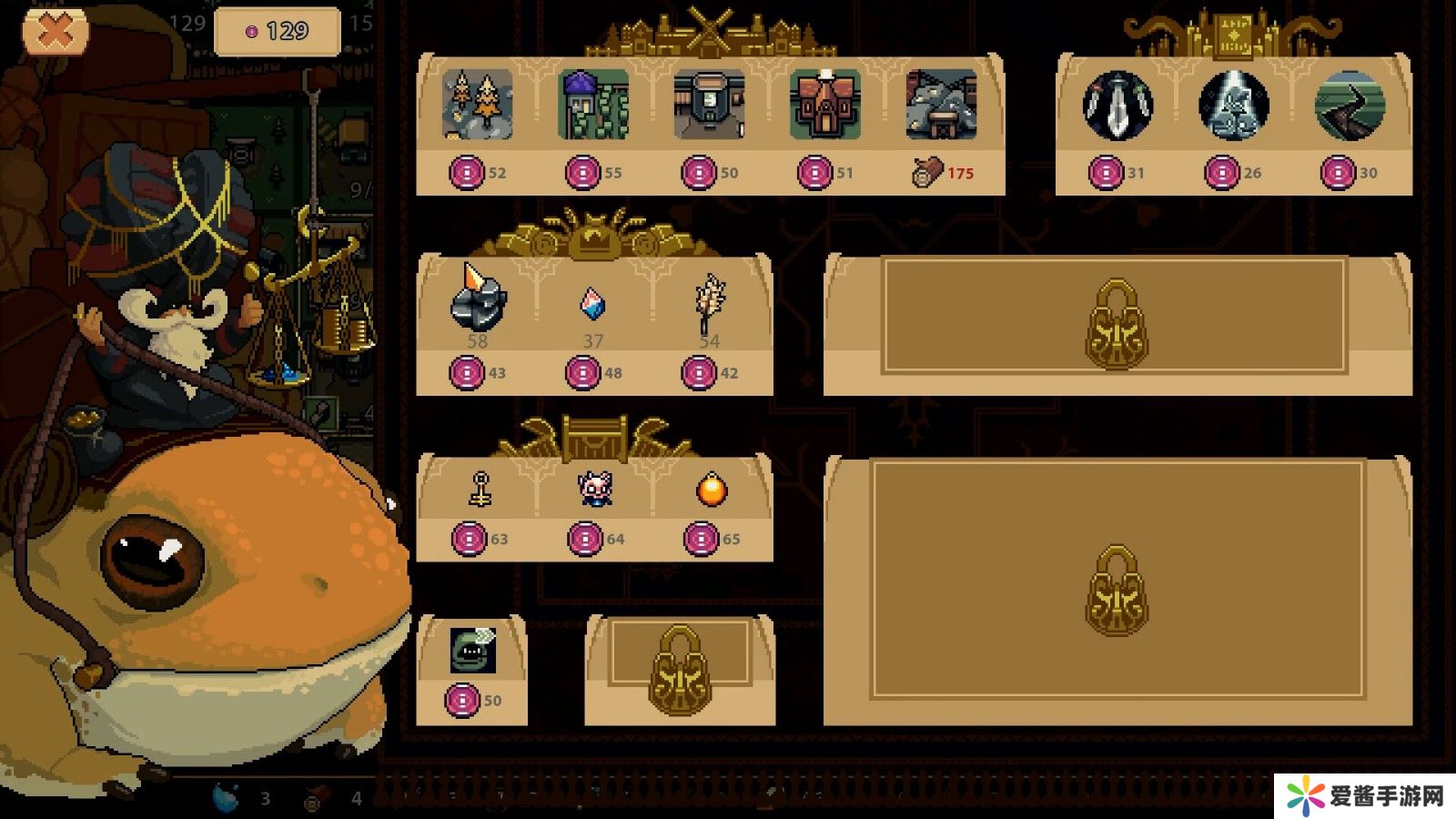Purchase the red-roofed building for 51
The width and height of the screenshot is (1456, 819).
point(824,105)
